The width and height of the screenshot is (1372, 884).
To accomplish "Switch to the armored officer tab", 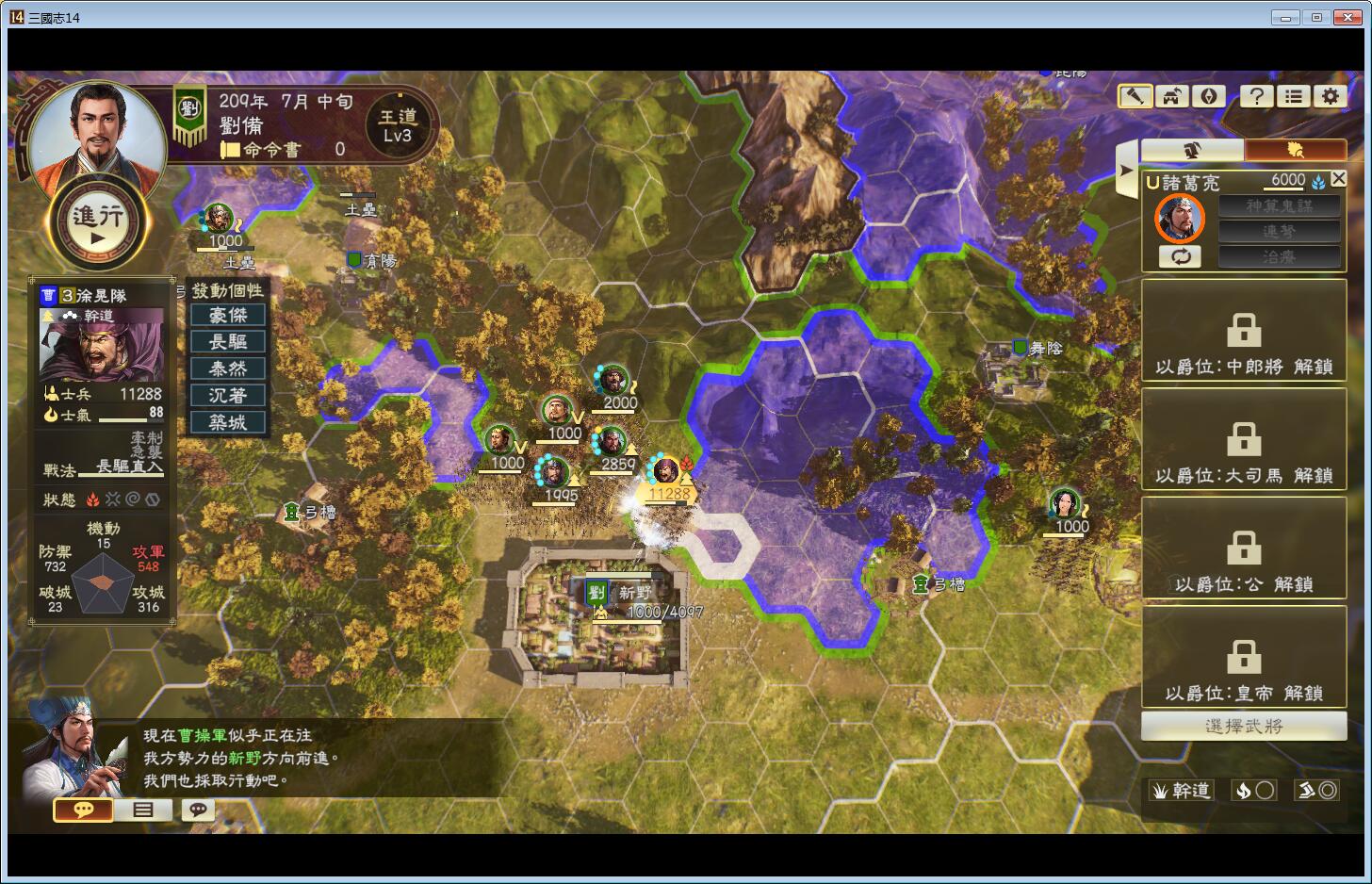I will pyautogui.click(x=1192, y=150).
